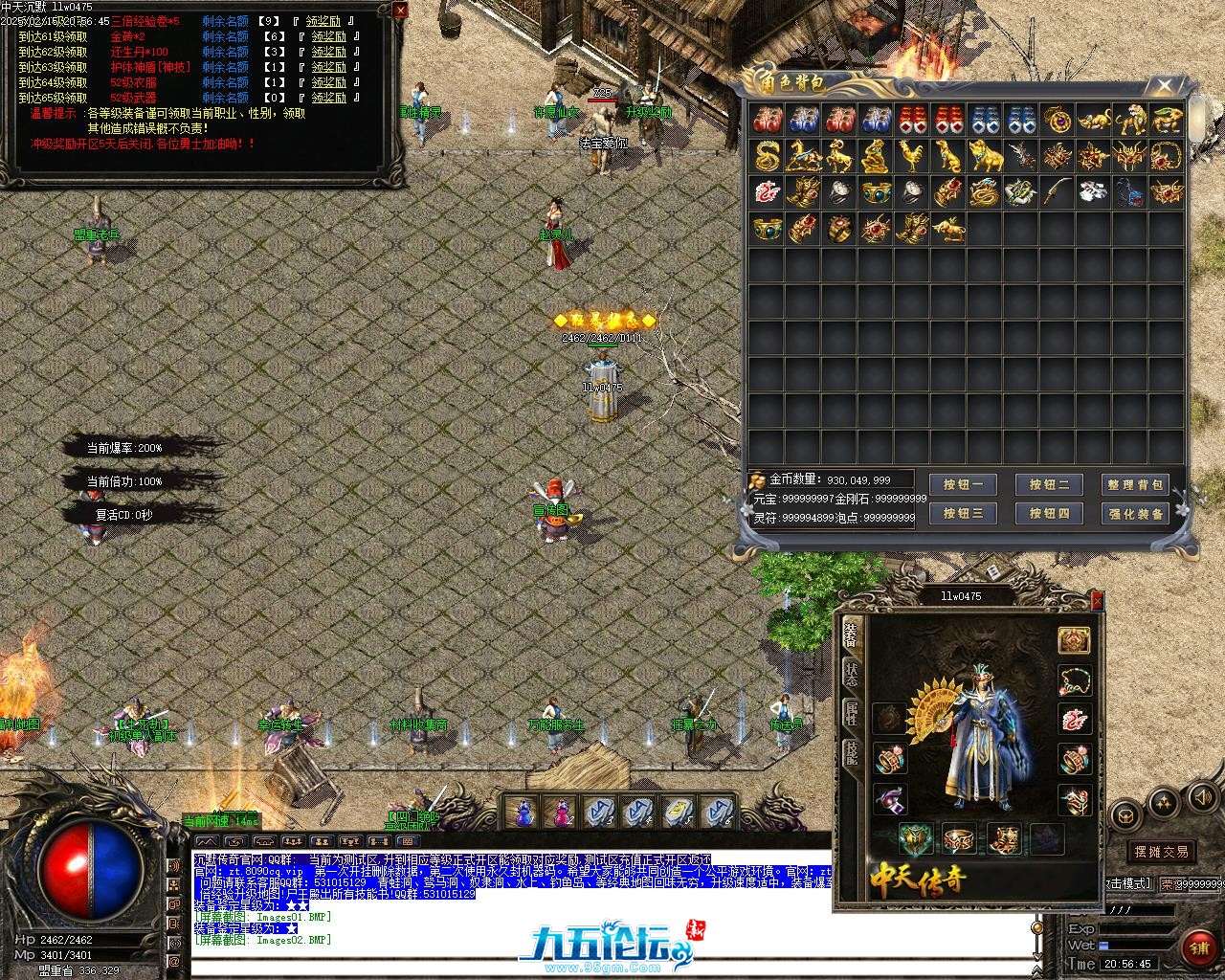Toggle the sound speaker button
This screenshot has width=1225, height=980.
(1200, 797)
